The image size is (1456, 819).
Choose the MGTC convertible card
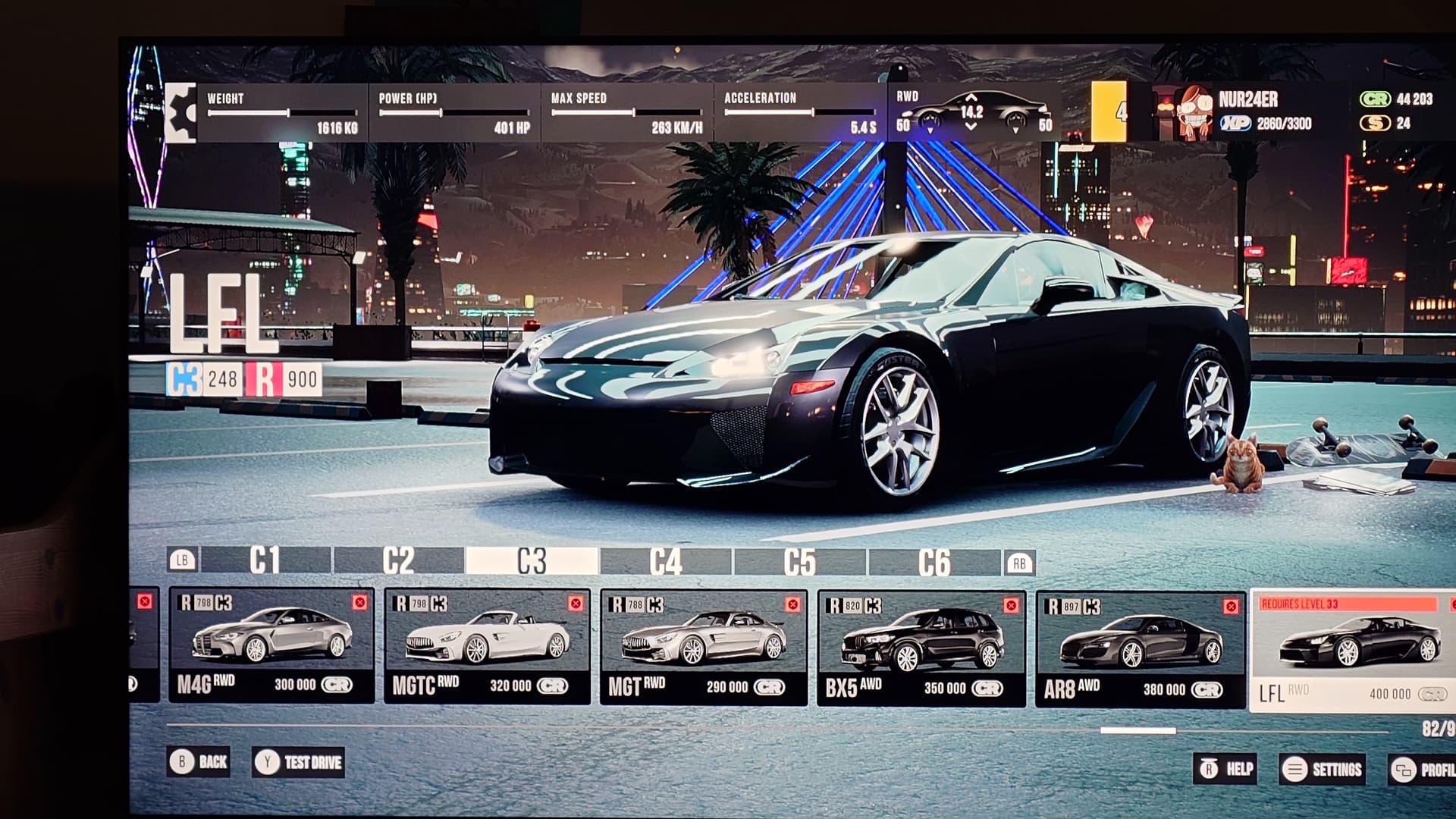(x=487, y=647)
